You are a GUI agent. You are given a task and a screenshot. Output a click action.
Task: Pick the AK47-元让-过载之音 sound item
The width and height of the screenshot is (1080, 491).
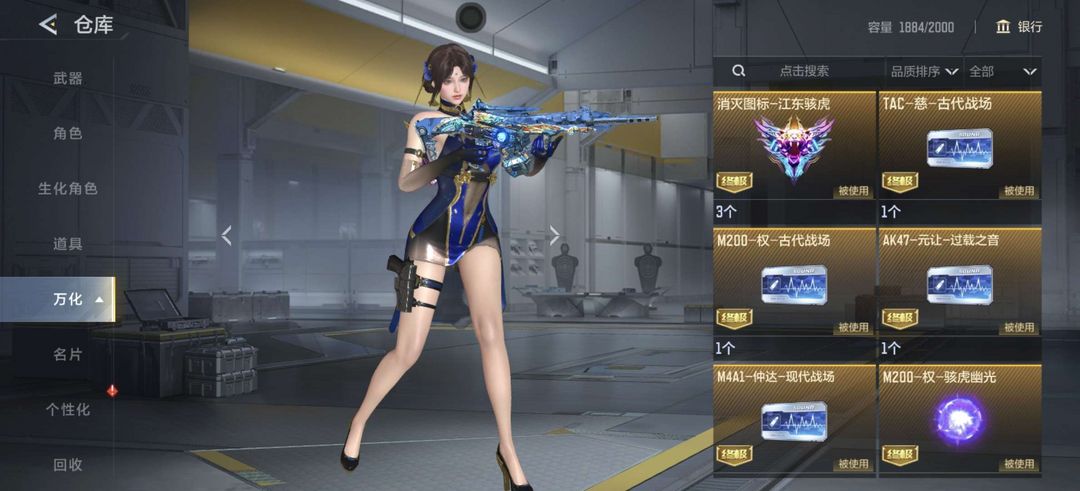click(959, 284)
